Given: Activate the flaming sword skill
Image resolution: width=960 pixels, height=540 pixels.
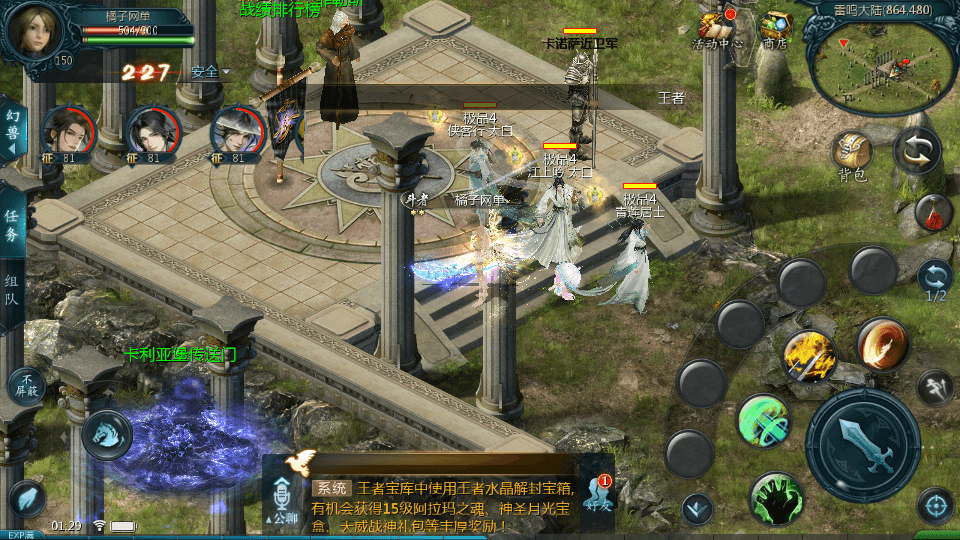Looking at the screenshot, I should [x=809, y=355].
